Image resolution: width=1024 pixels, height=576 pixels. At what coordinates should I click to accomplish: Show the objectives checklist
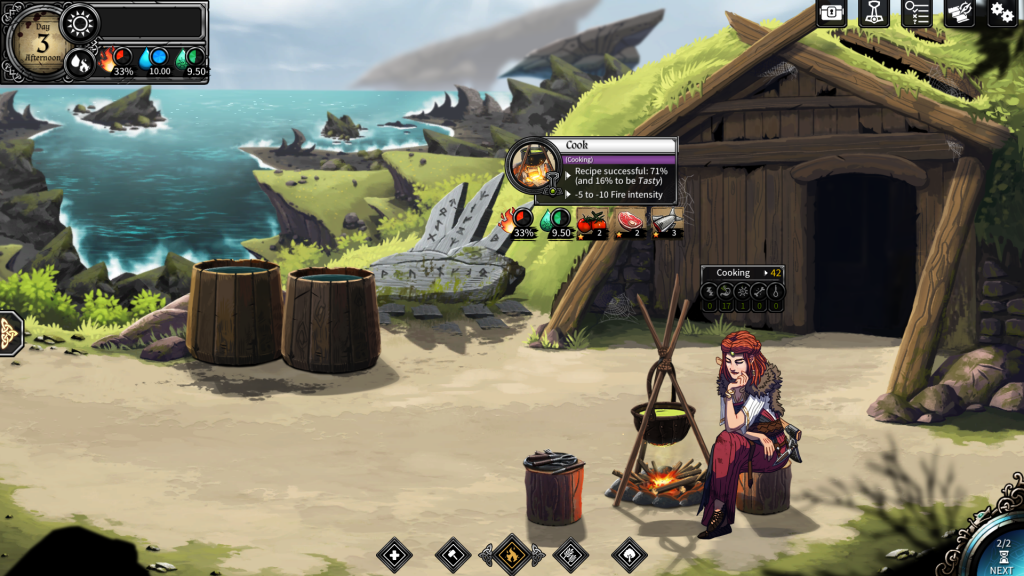click(x=916, y=13)
